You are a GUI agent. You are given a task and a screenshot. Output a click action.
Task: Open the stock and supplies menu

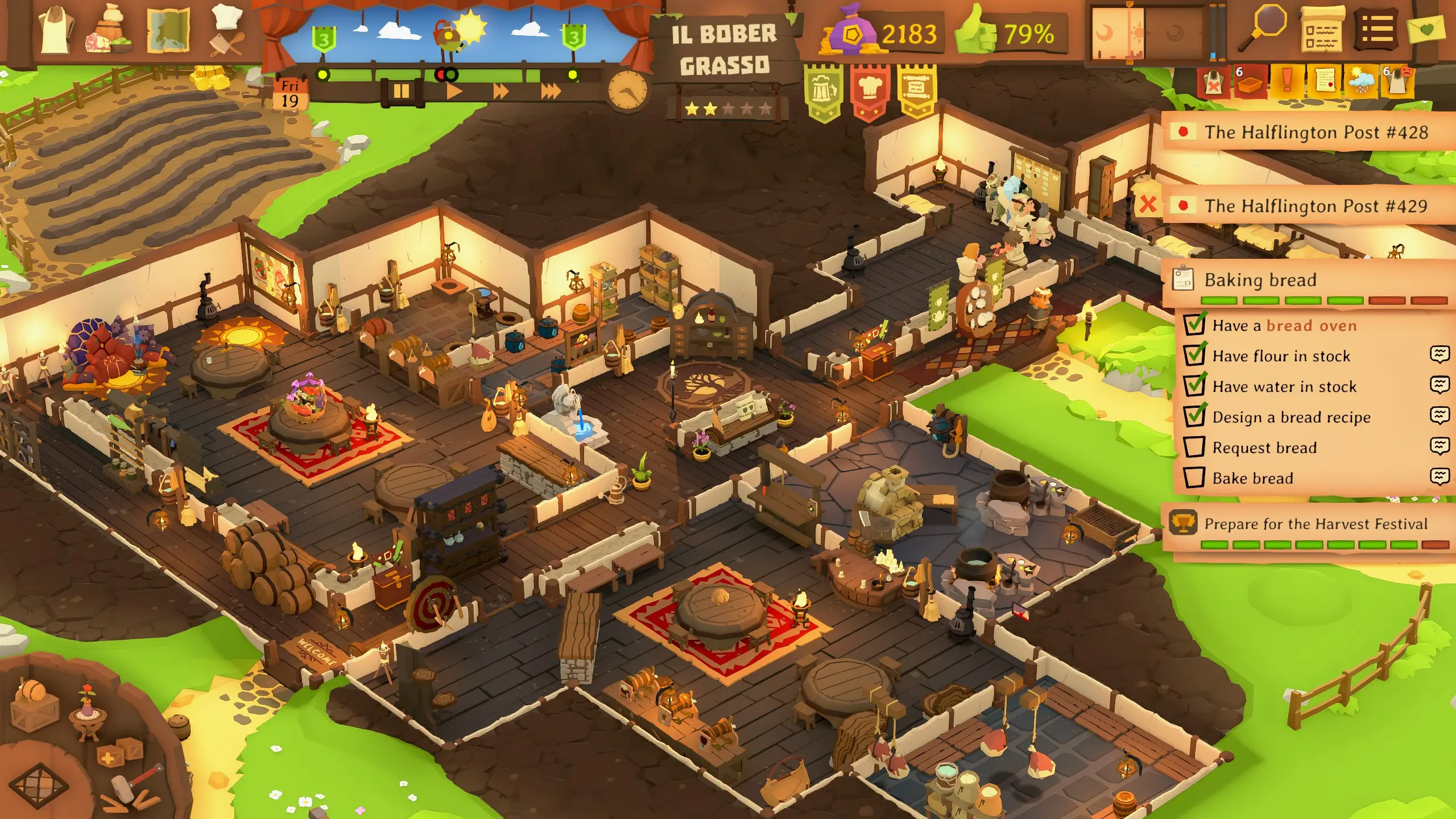pos(110,32)
